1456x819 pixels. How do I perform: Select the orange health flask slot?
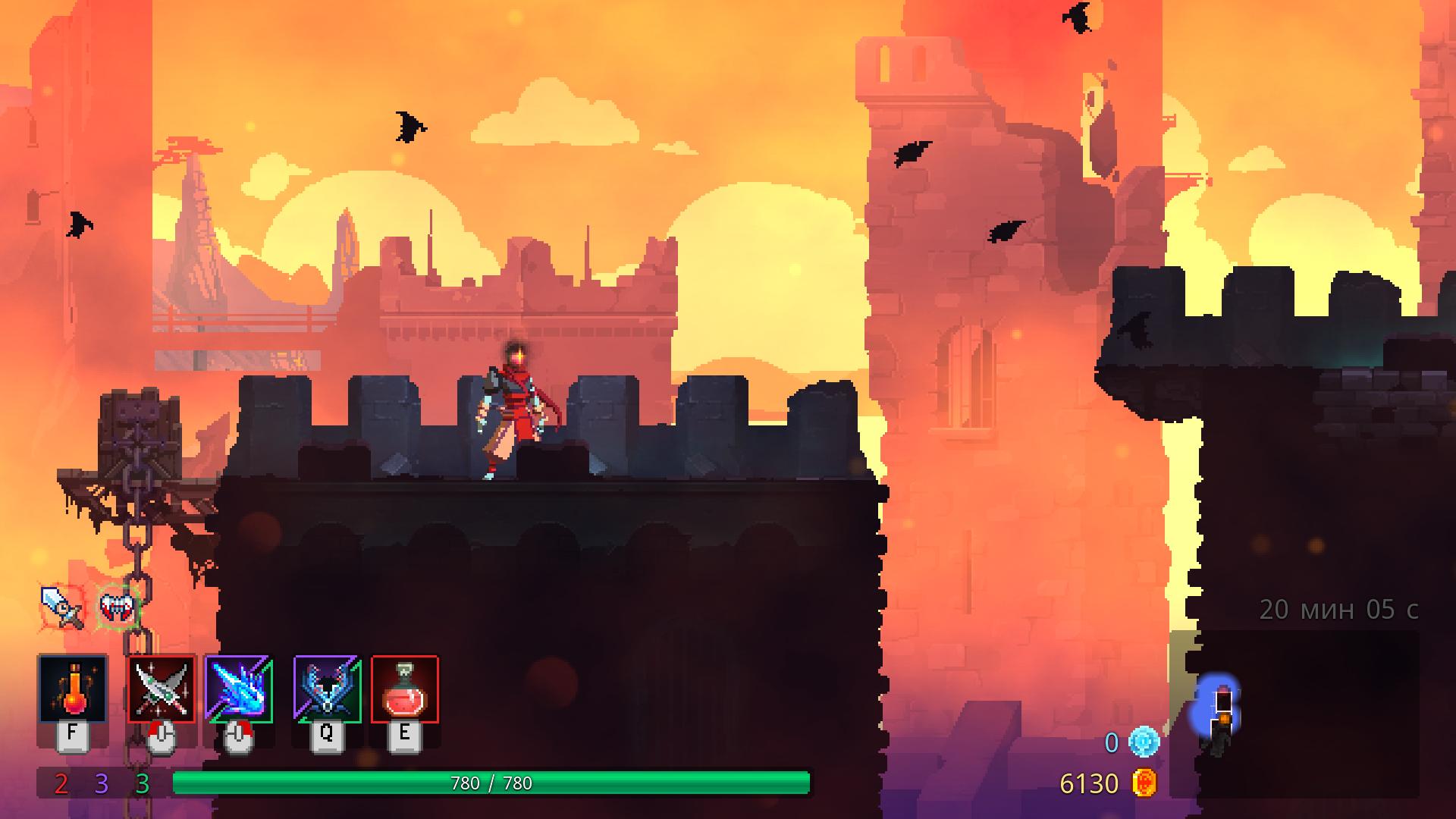tap(73, 689)
